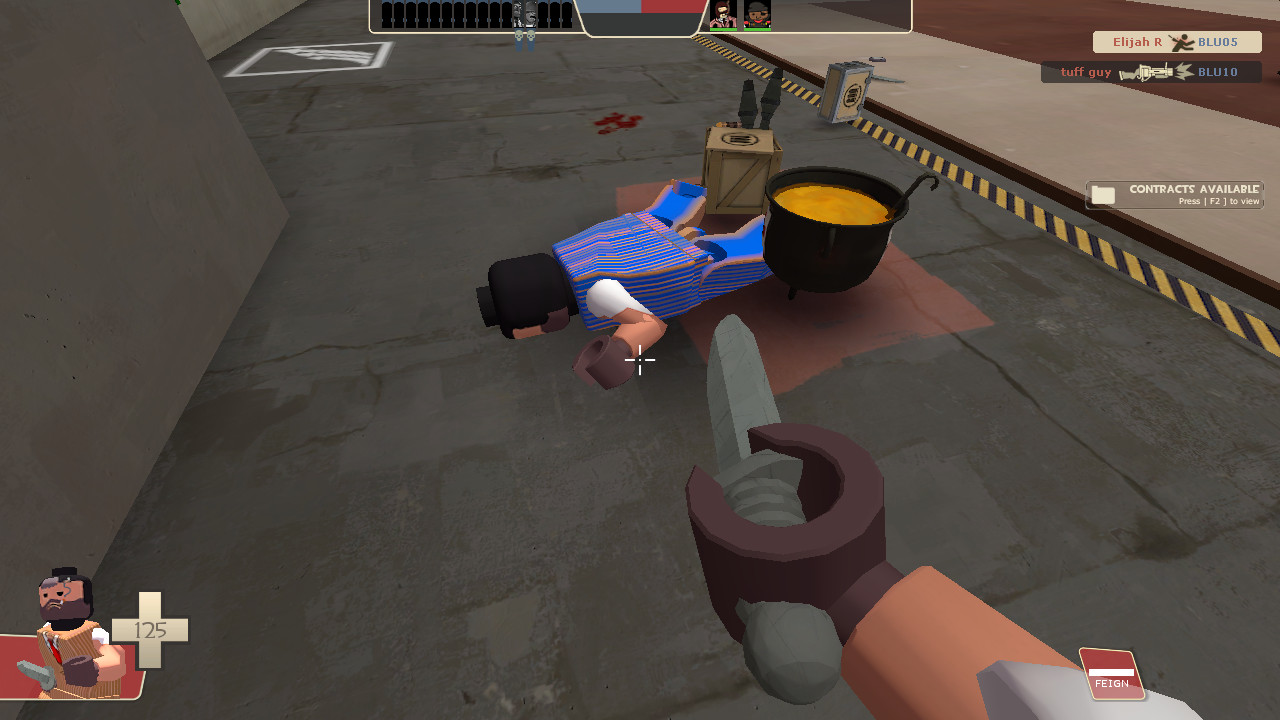This screenshot has width=1280, height=720.
Task: Toggle the Pyro's green health bar indicator
Action: [724, 28]
